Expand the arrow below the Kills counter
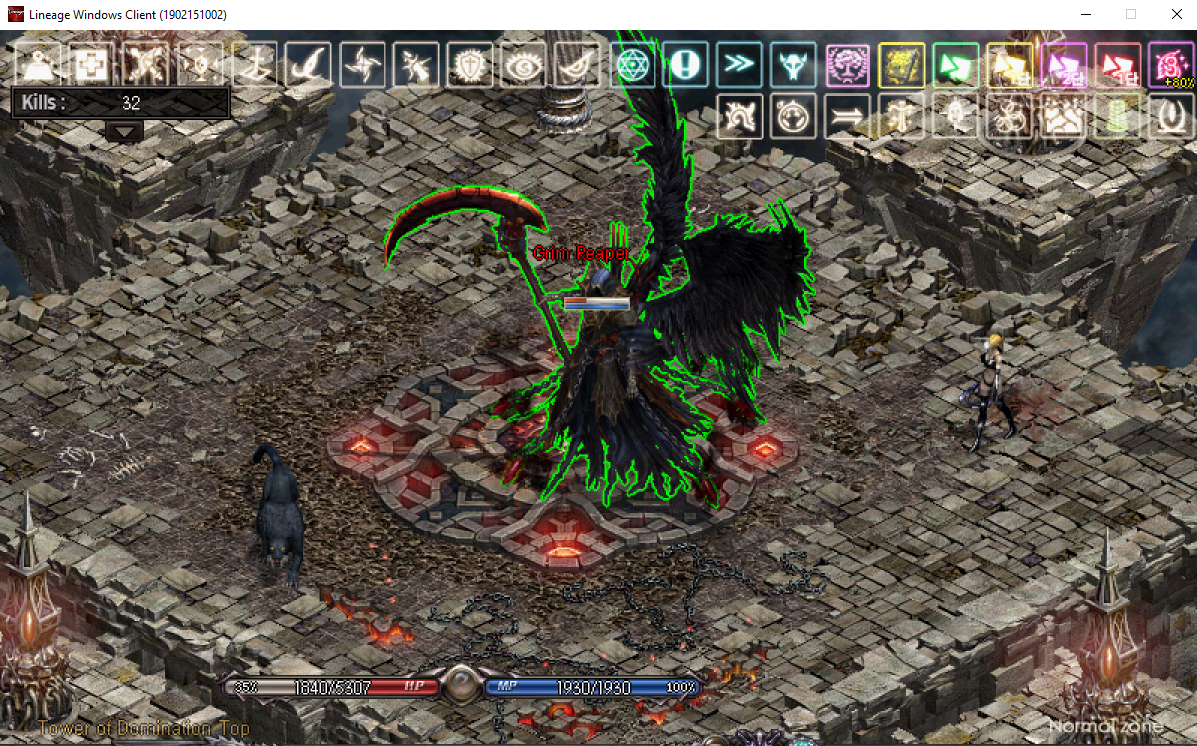This screenshot has height=746, width=1197. pyautogui.click(x=125, y=131)
